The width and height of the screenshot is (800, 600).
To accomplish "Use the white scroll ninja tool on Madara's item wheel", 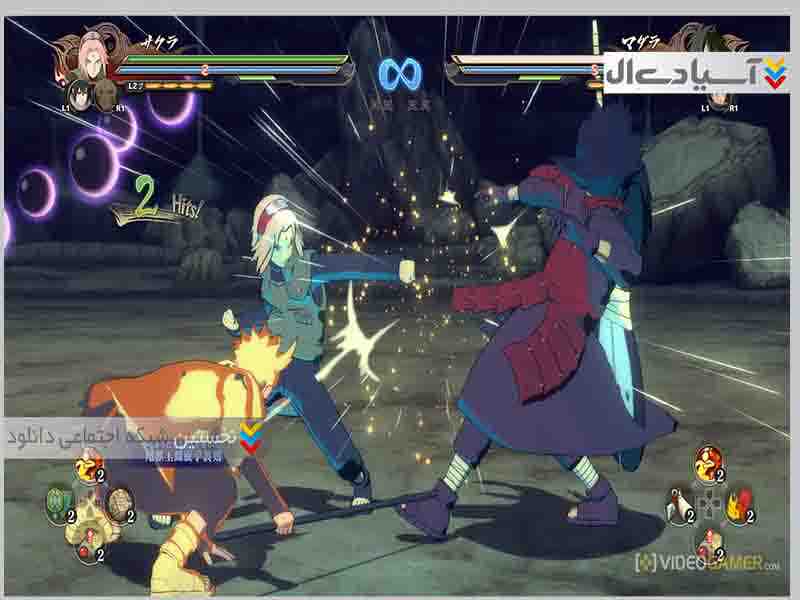I will point(679,503).
